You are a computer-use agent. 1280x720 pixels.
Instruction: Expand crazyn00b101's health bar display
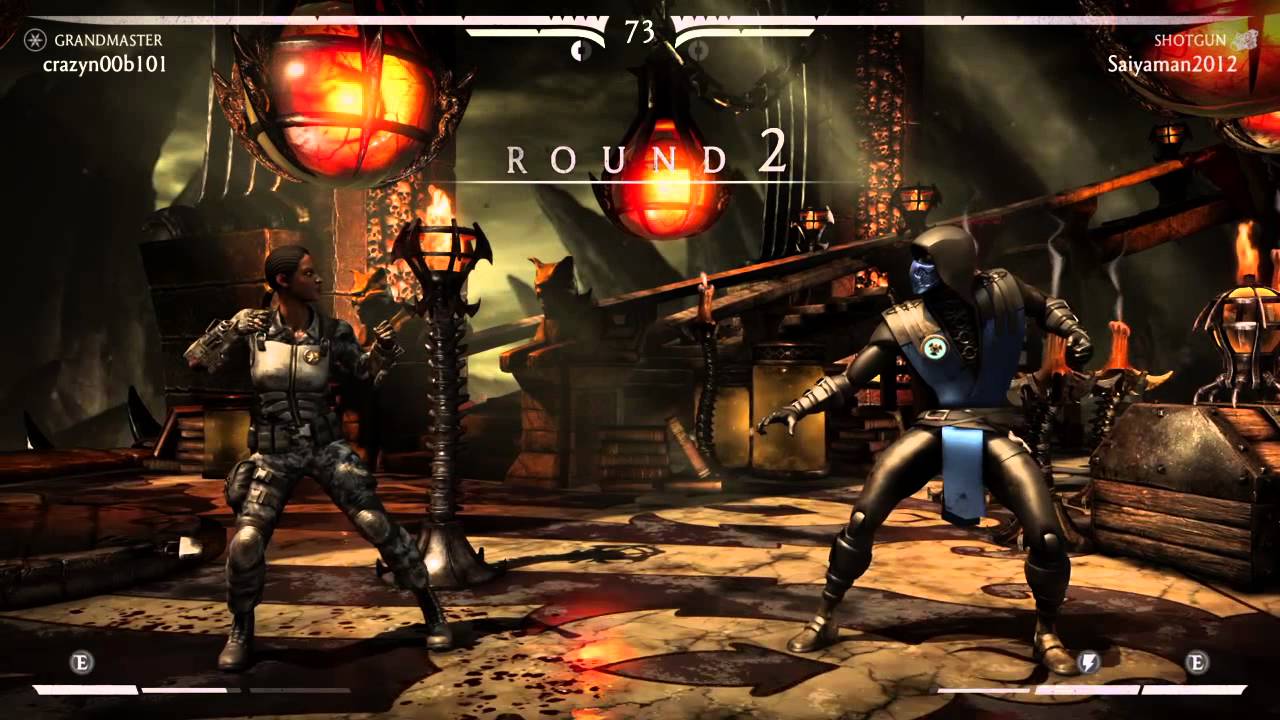point(300,20)
